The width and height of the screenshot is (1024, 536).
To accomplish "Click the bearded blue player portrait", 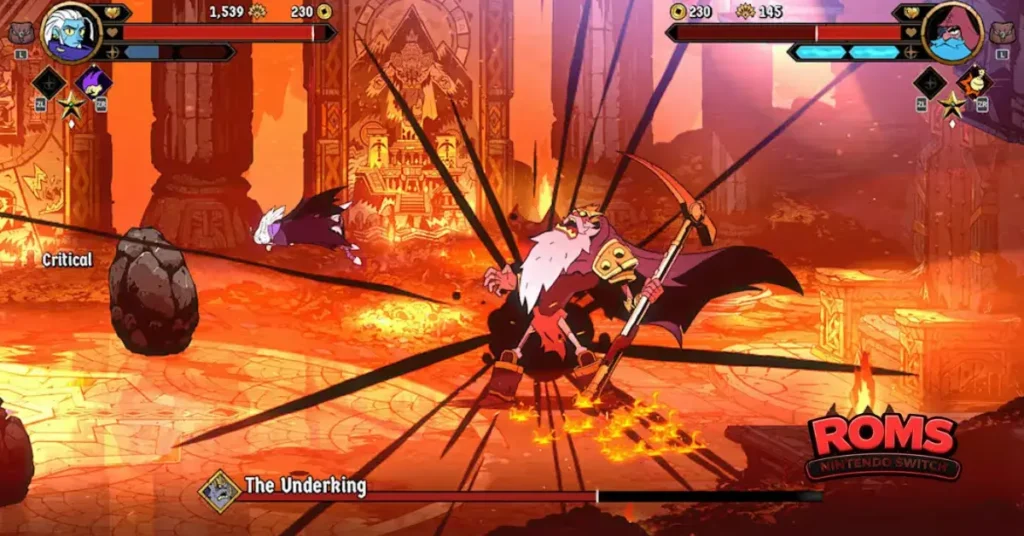I will (x=951, y=33).
